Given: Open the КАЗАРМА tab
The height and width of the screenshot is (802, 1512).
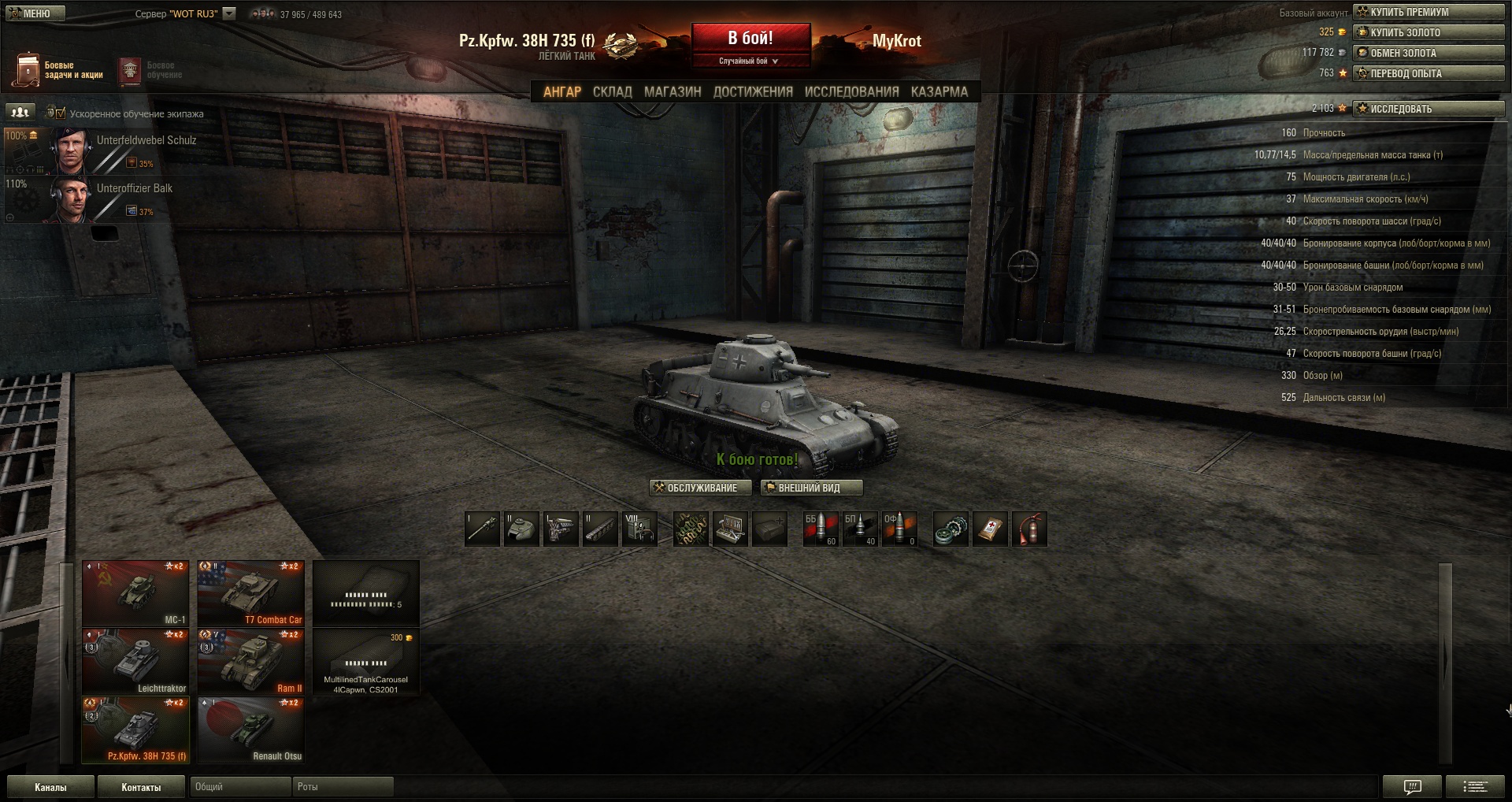Looking at the screenshot, I should [939, 92].
